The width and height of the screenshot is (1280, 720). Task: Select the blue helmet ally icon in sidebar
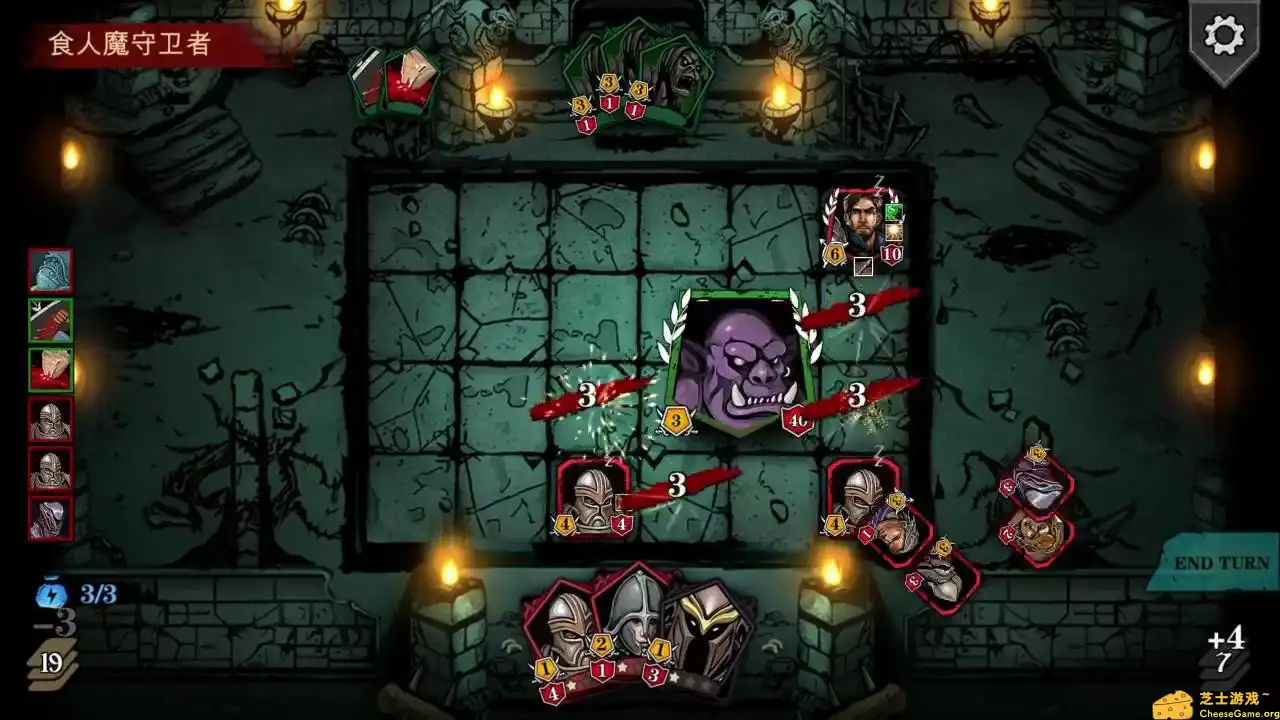[x=50, y=270]
